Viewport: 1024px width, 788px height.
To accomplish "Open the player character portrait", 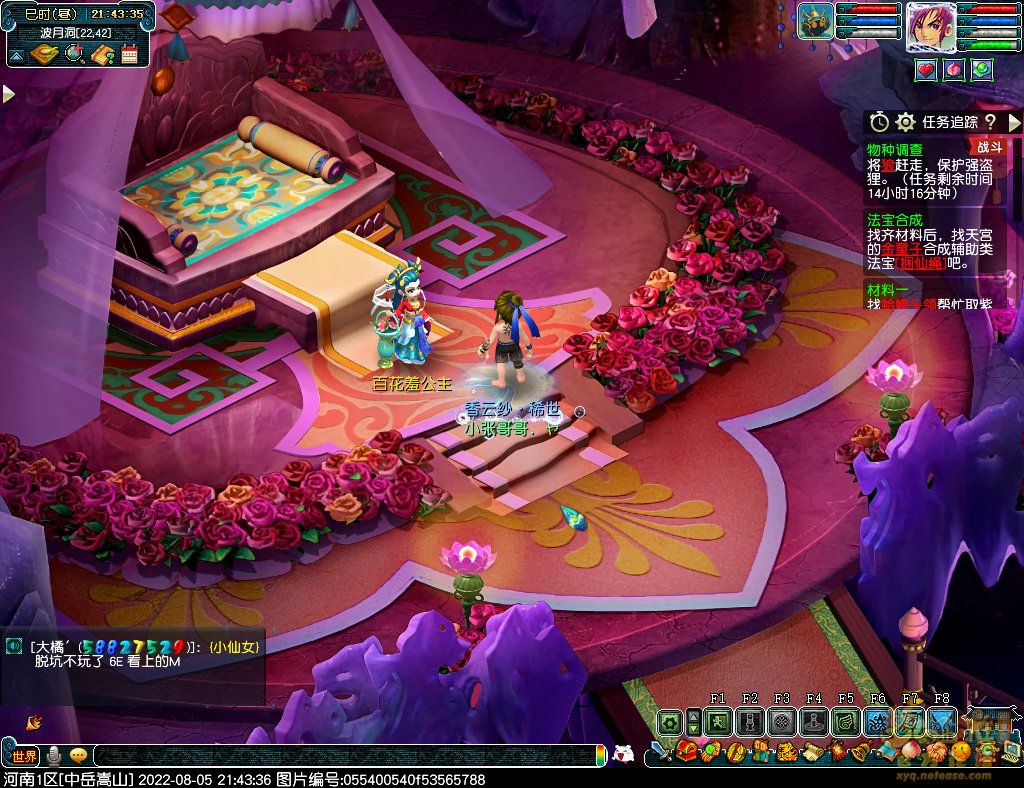I will coord(931,28).
